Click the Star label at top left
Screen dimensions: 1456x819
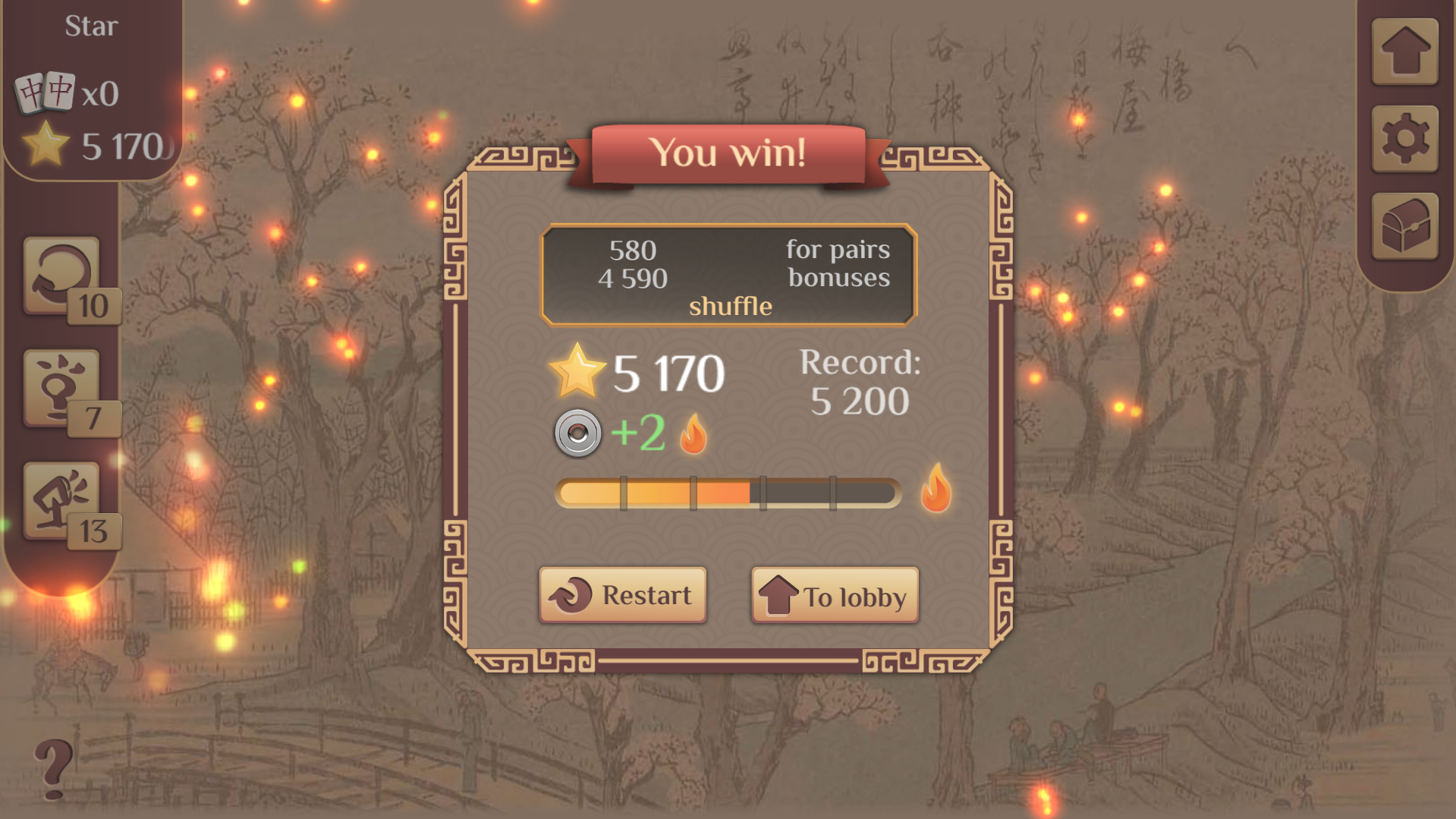coord(93,26)
